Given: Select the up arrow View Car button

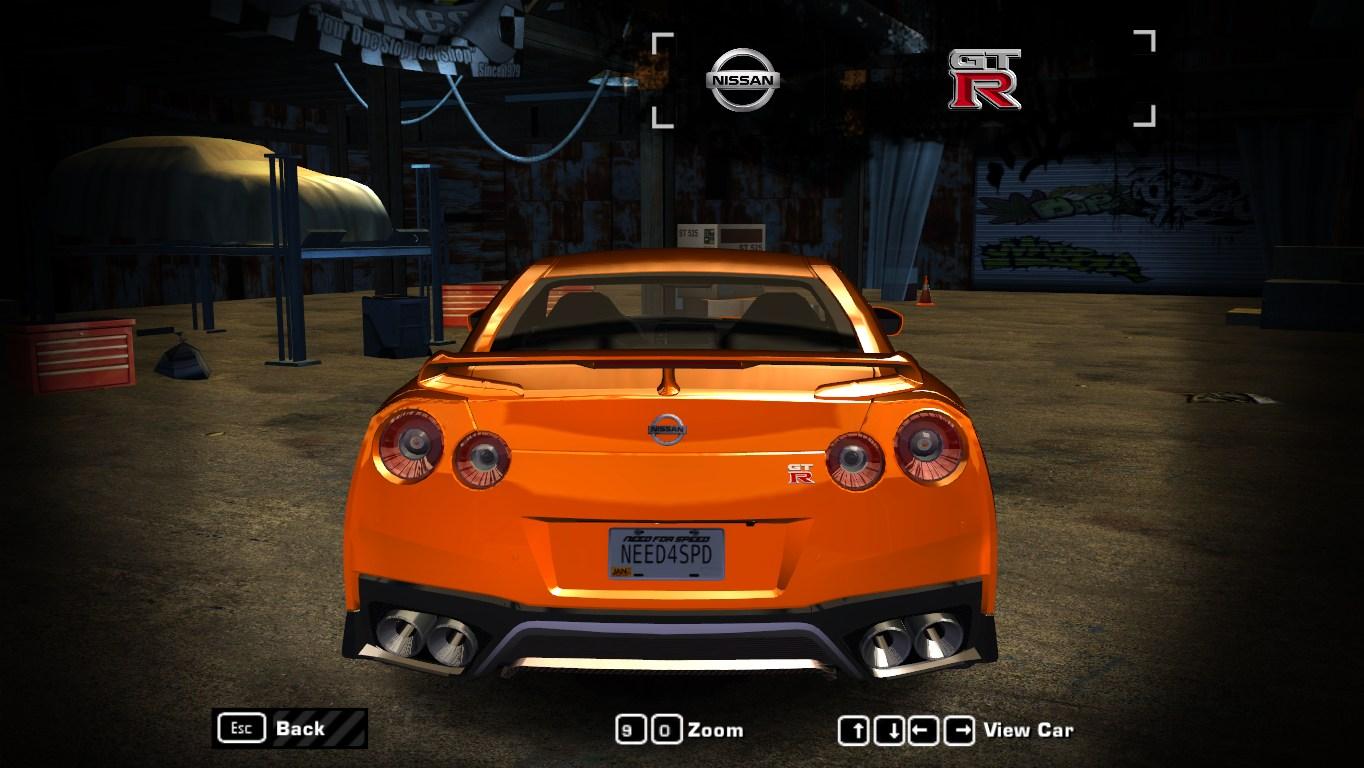Looking at the screenshot, I should coord(853,731).
